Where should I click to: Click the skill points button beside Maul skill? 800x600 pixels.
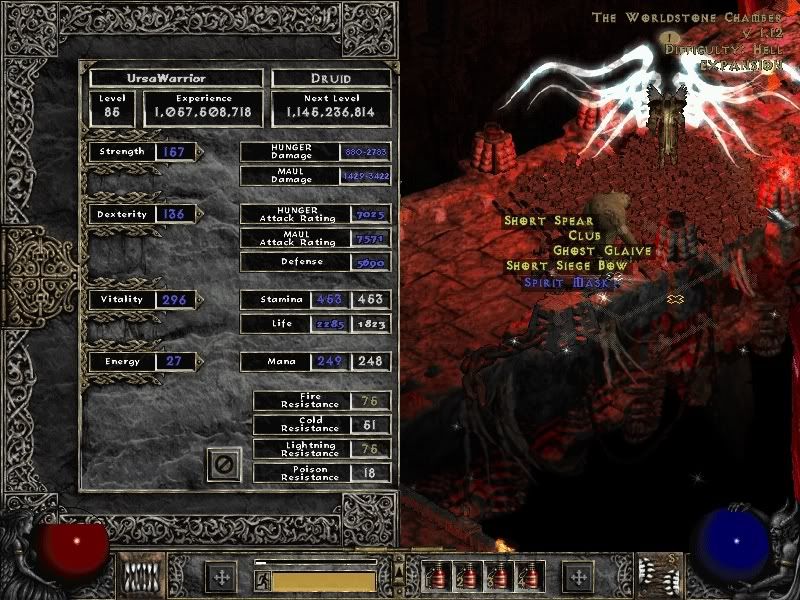pos(577,576)
